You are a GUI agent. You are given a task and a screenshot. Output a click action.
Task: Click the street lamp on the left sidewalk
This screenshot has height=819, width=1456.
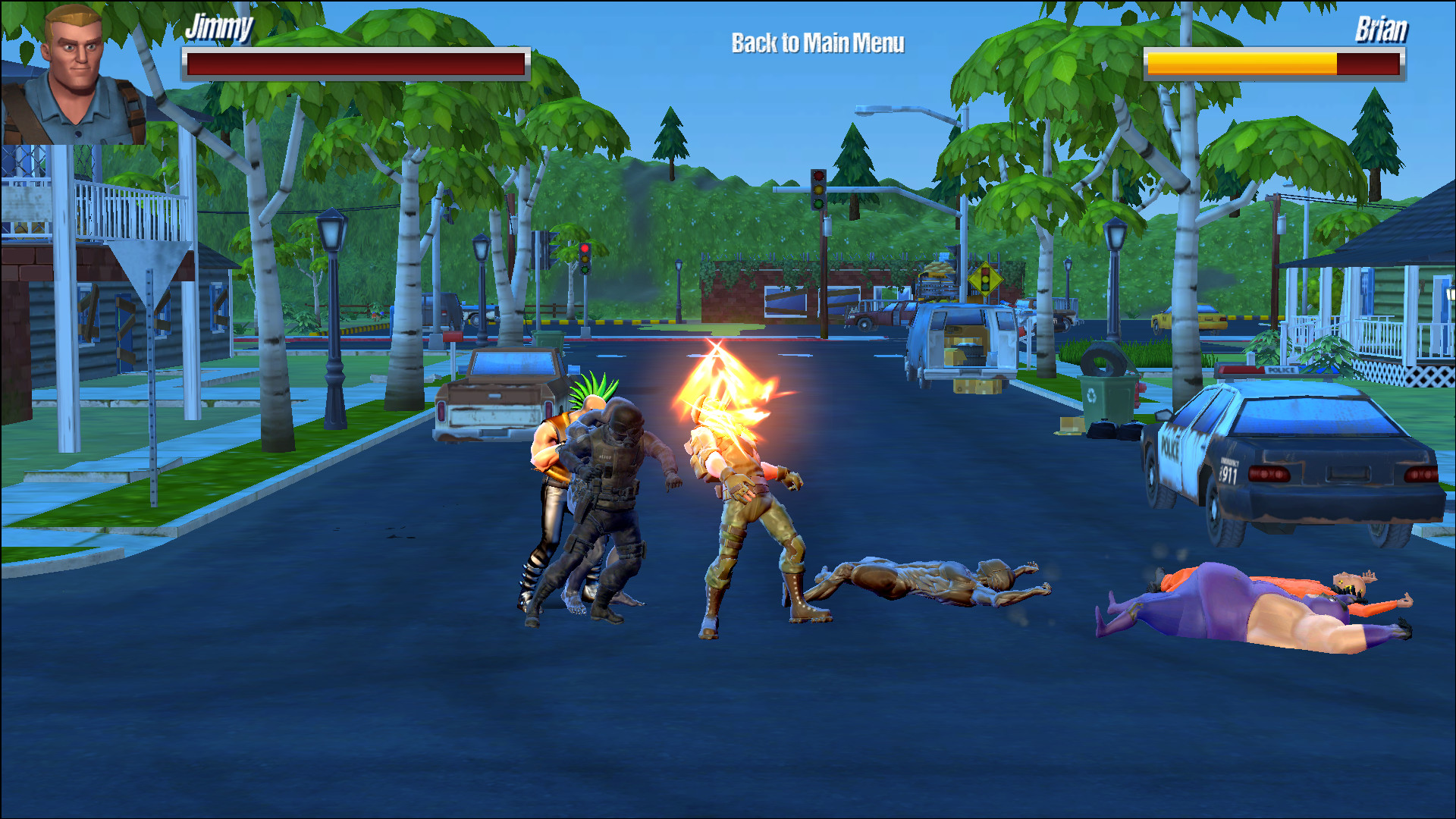(x=331, y=303)
